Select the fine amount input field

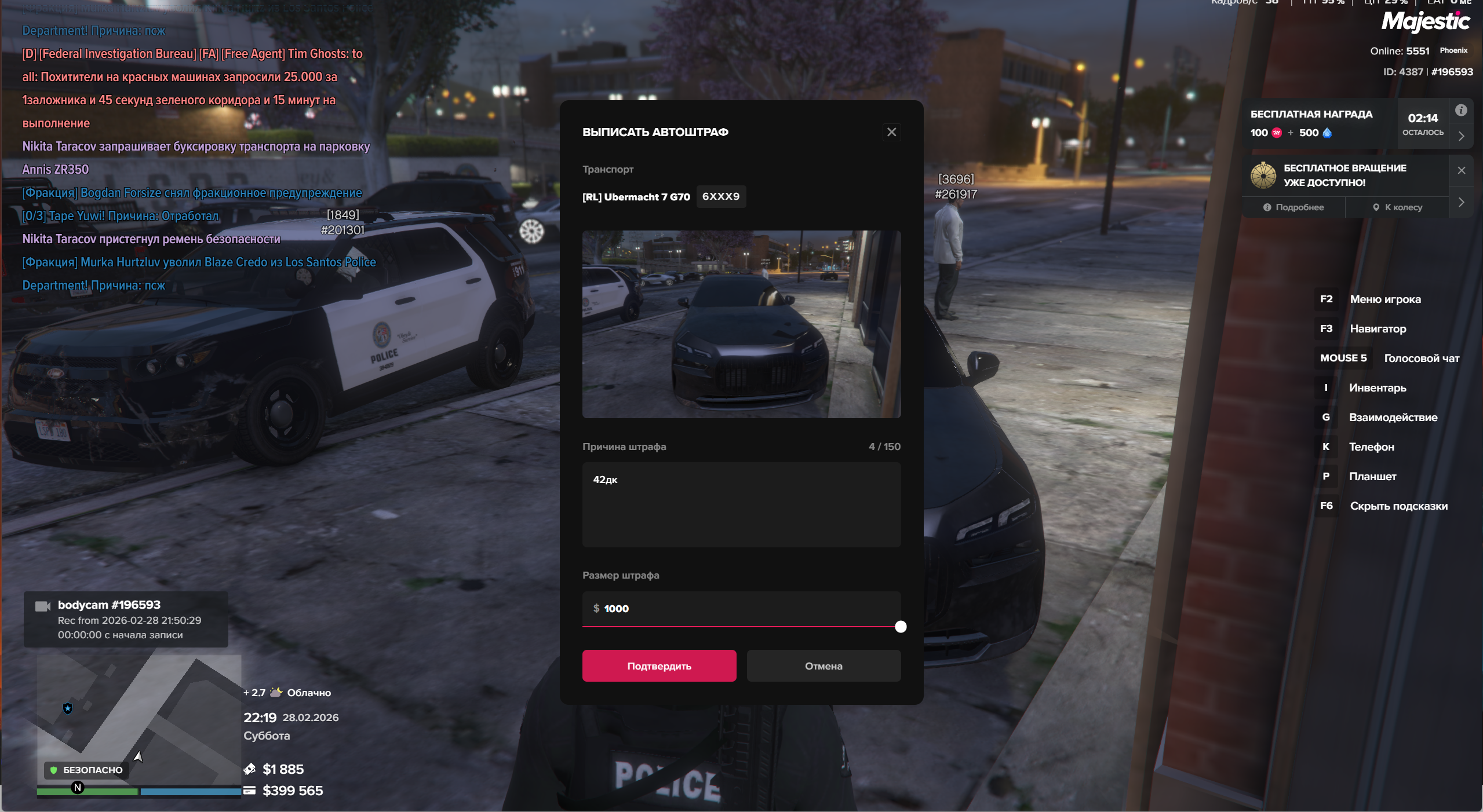coord(741,608)
